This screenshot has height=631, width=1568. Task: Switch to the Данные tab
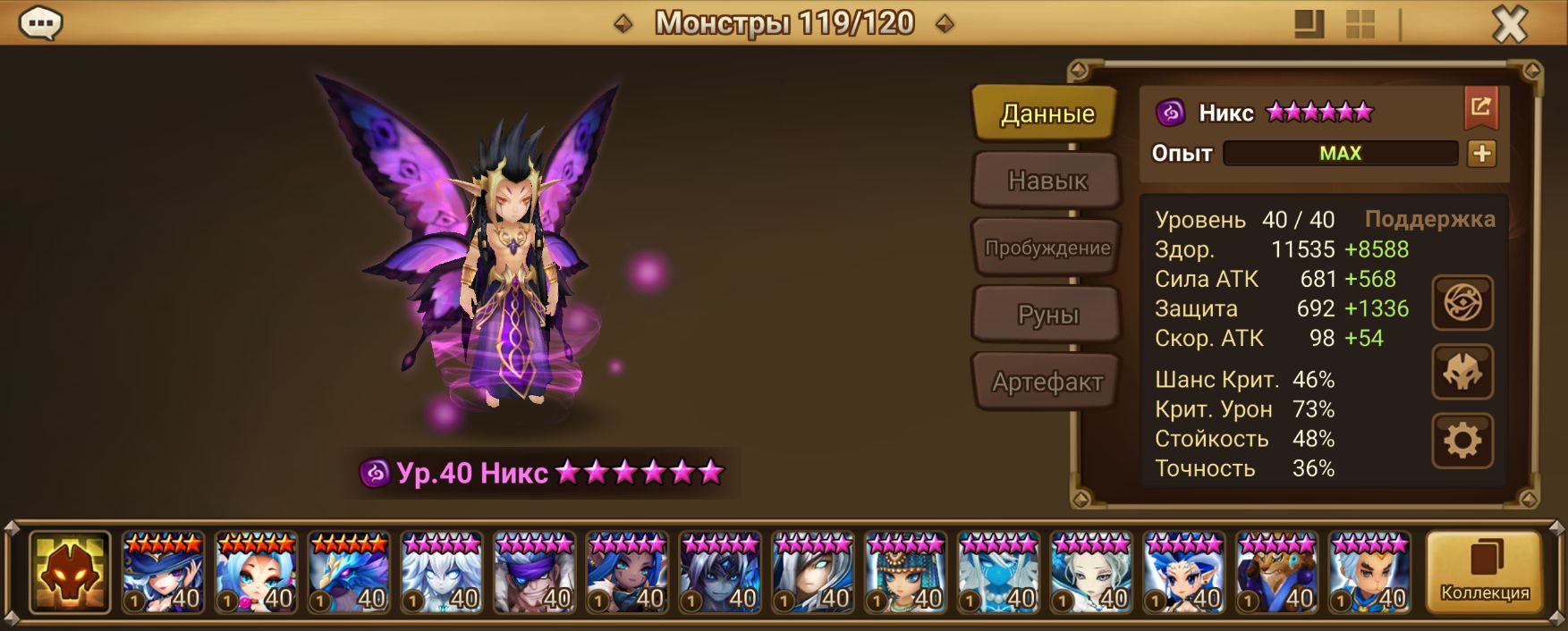1047,114
